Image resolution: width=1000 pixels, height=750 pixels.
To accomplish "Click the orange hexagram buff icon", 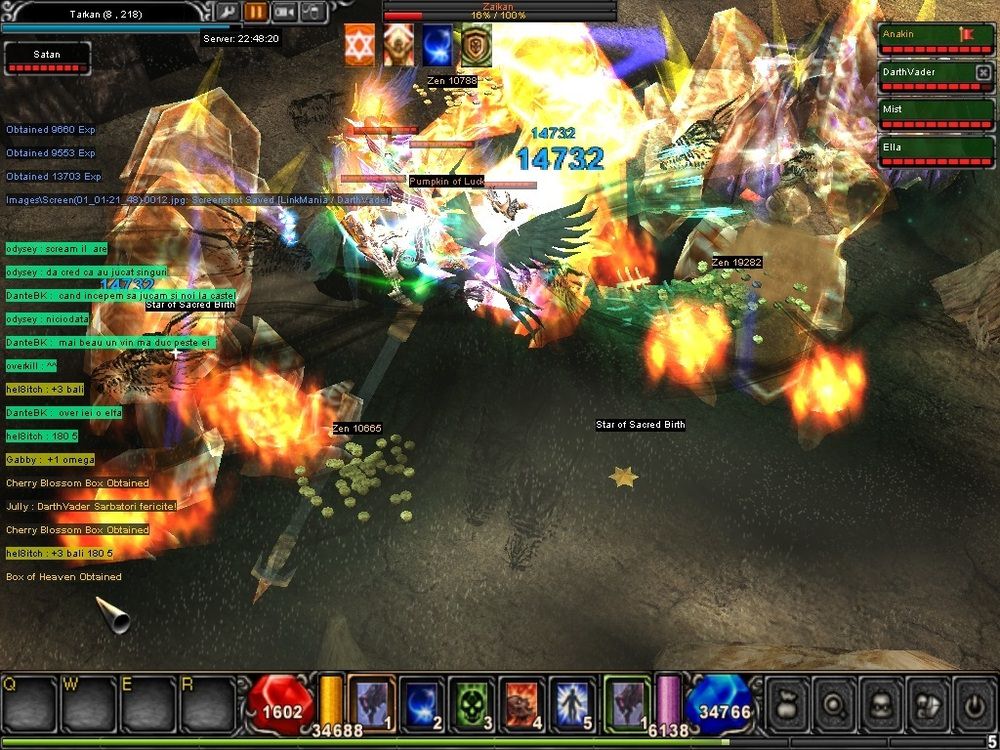I will pyautogui.click(x=360, y=46).
